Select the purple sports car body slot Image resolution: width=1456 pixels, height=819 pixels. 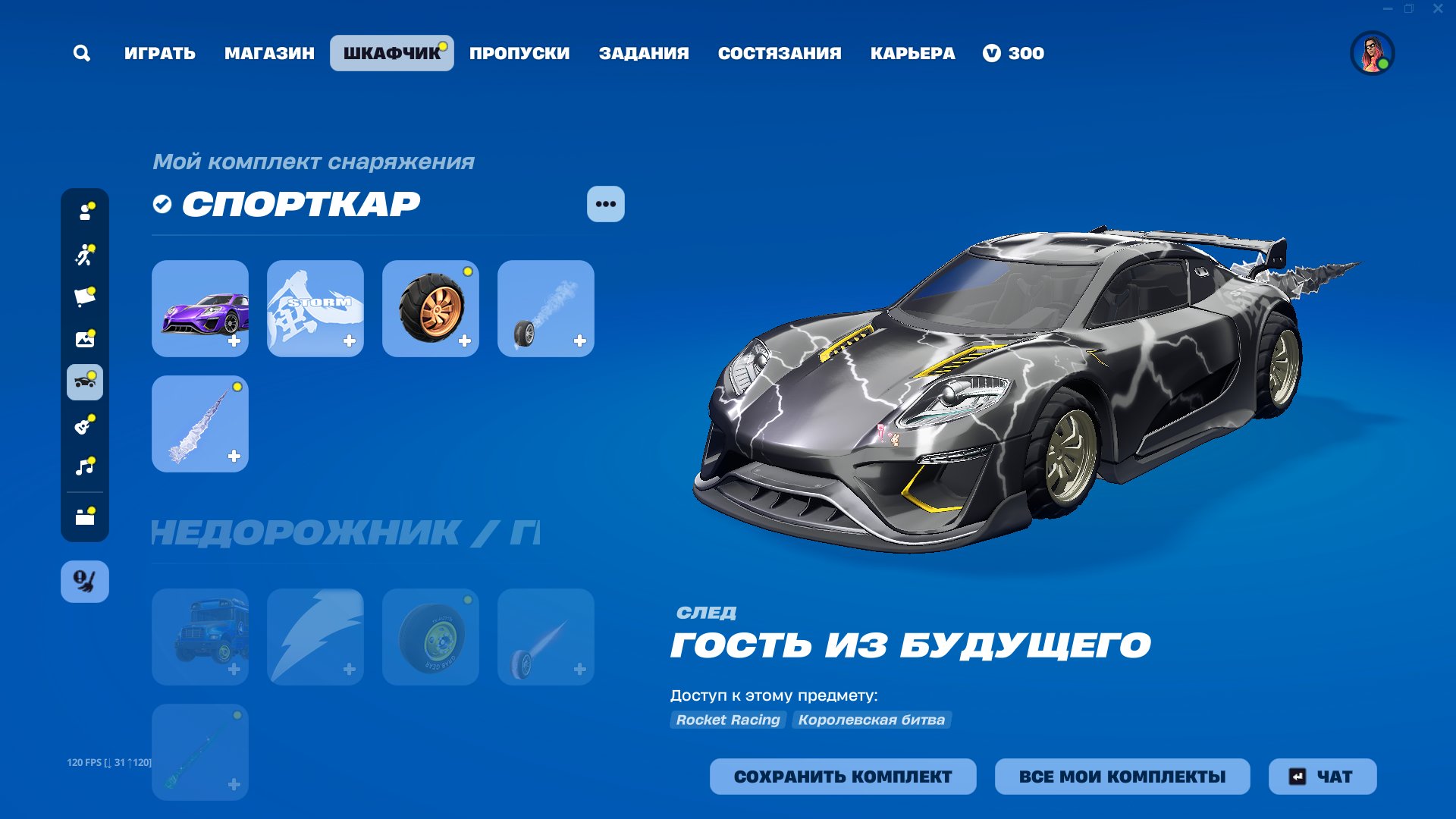click(x=200, y=309)
